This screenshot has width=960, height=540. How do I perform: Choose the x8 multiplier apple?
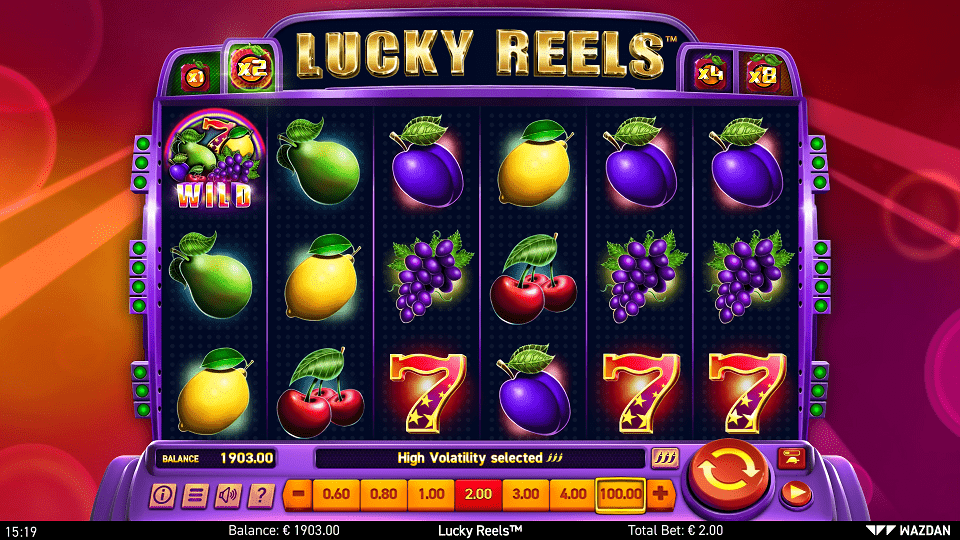[x=763, y=73]
